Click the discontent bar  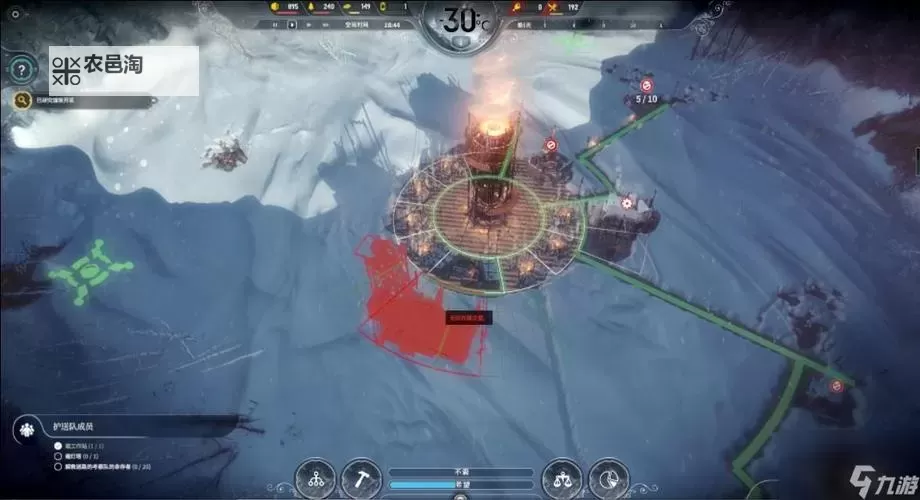coord(461,471)
